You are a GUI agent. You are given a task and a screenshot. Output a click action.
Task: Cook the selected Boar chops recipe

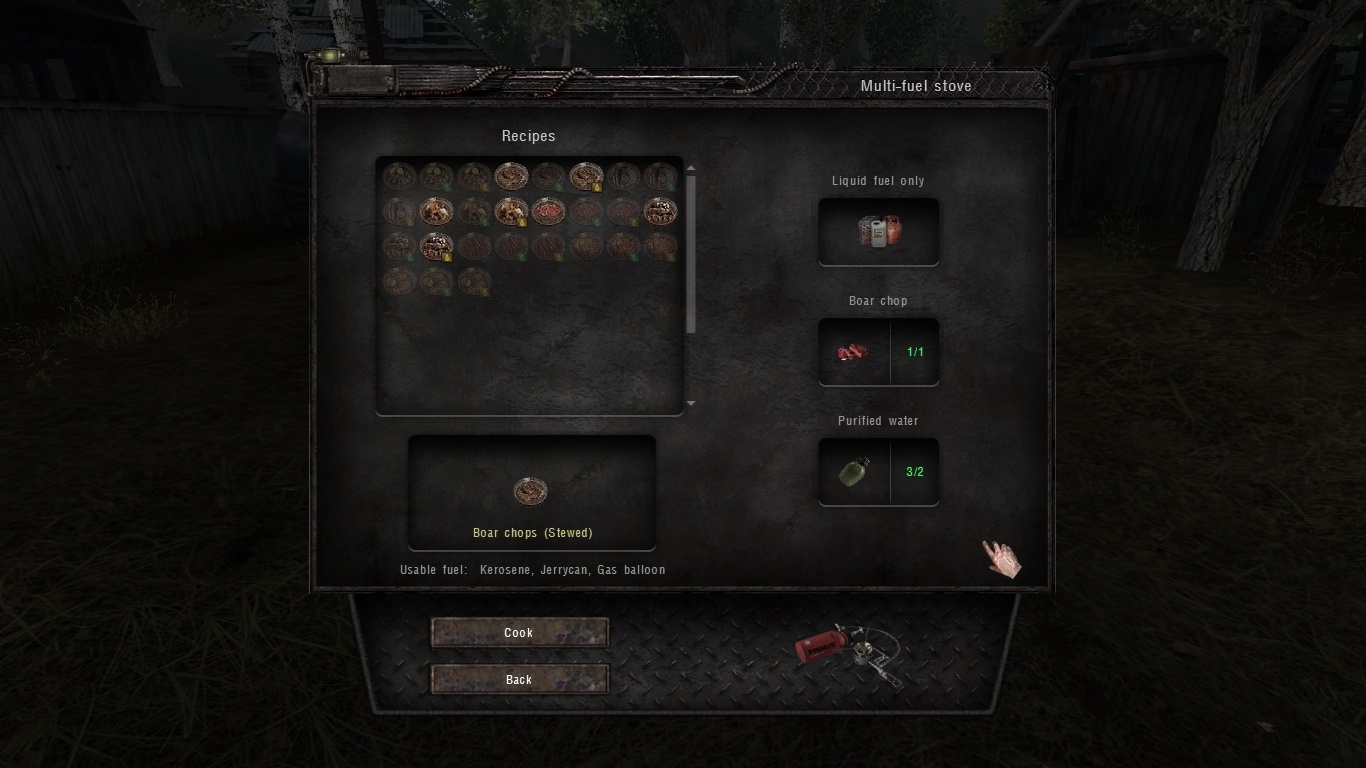click(x=519, y=632)
